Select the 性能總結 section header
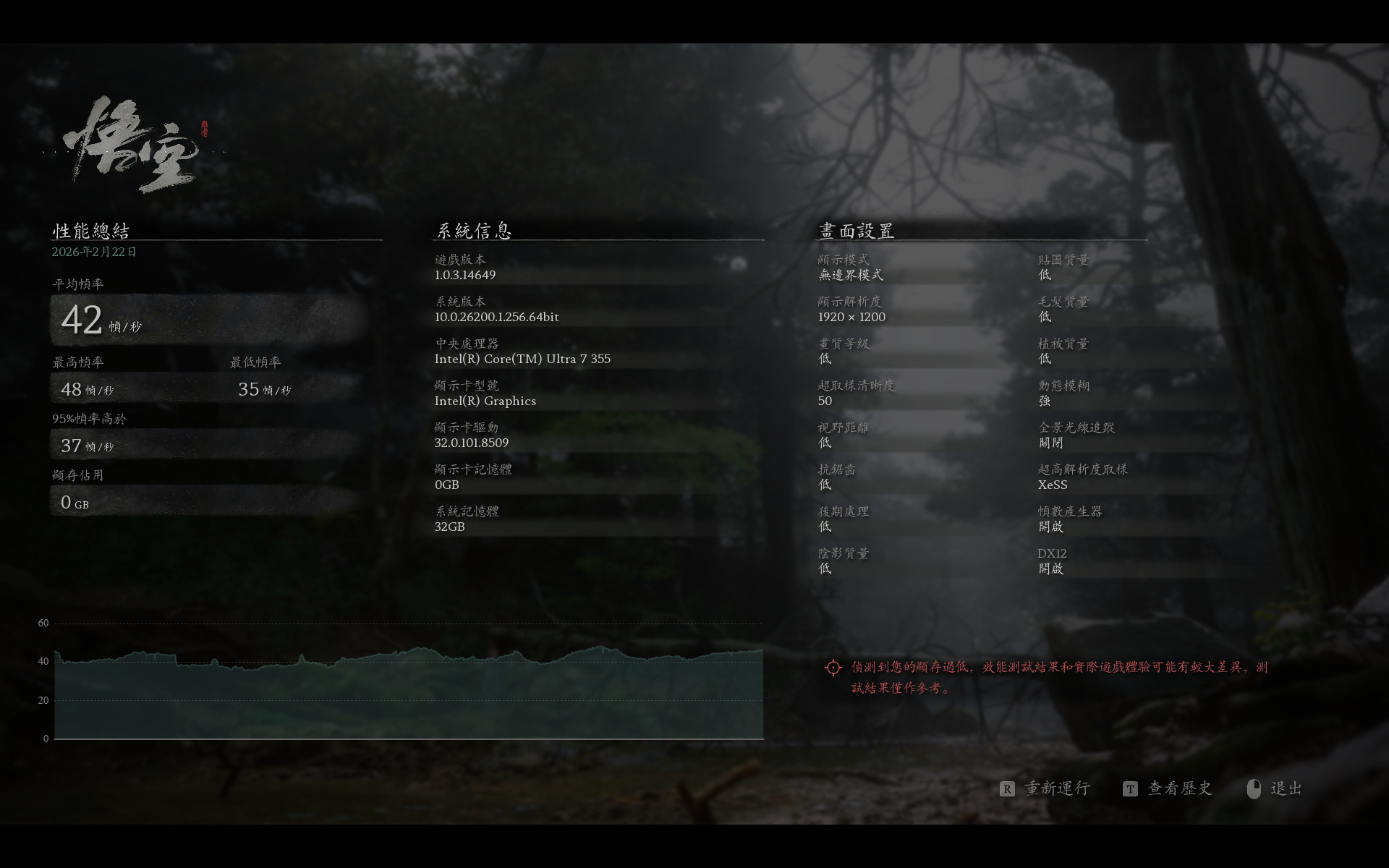This screenshot has height=868, width=1389. [x=90, y=230]
